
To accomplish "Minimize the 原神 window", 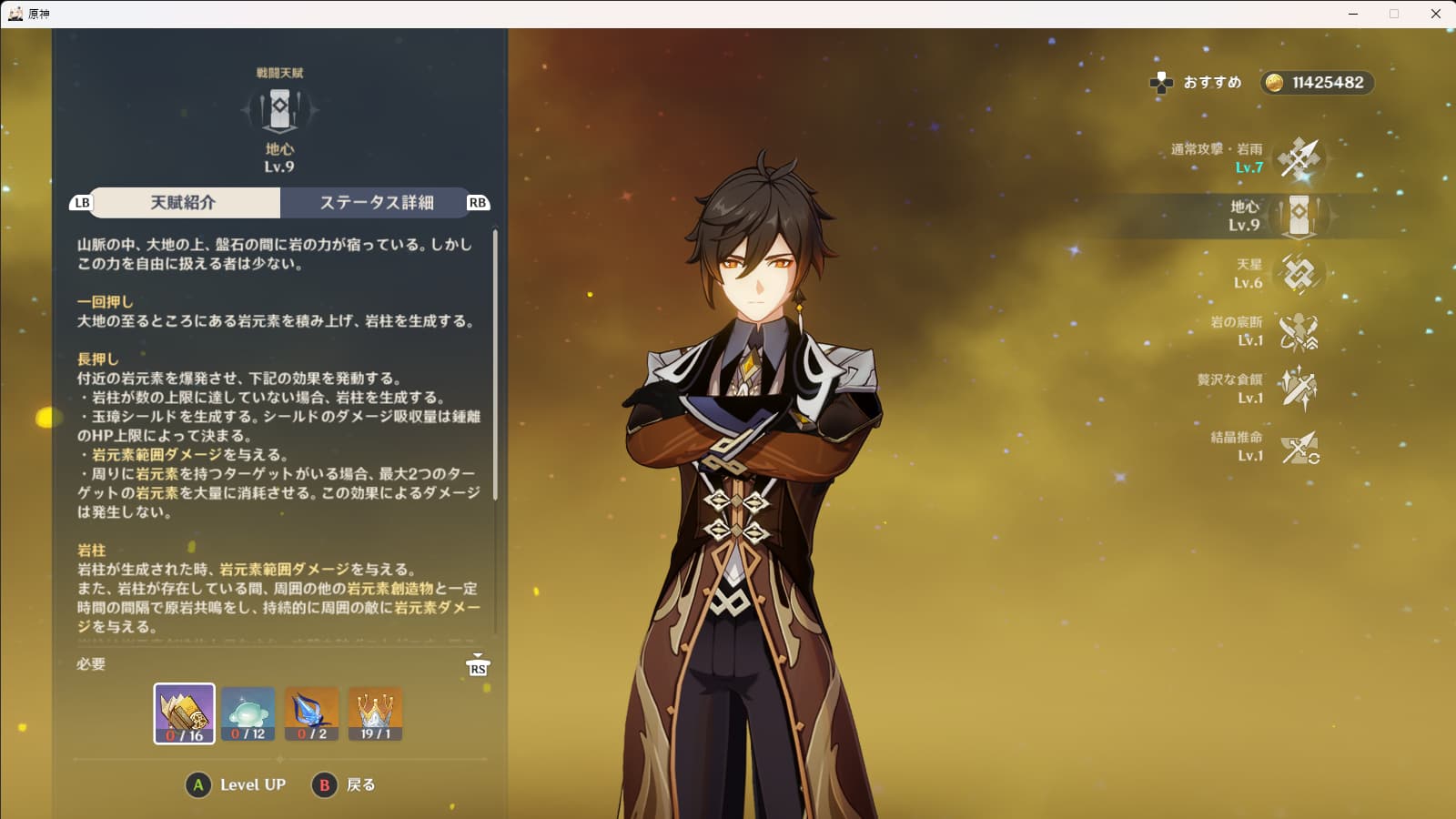I will click(1353, 14).
